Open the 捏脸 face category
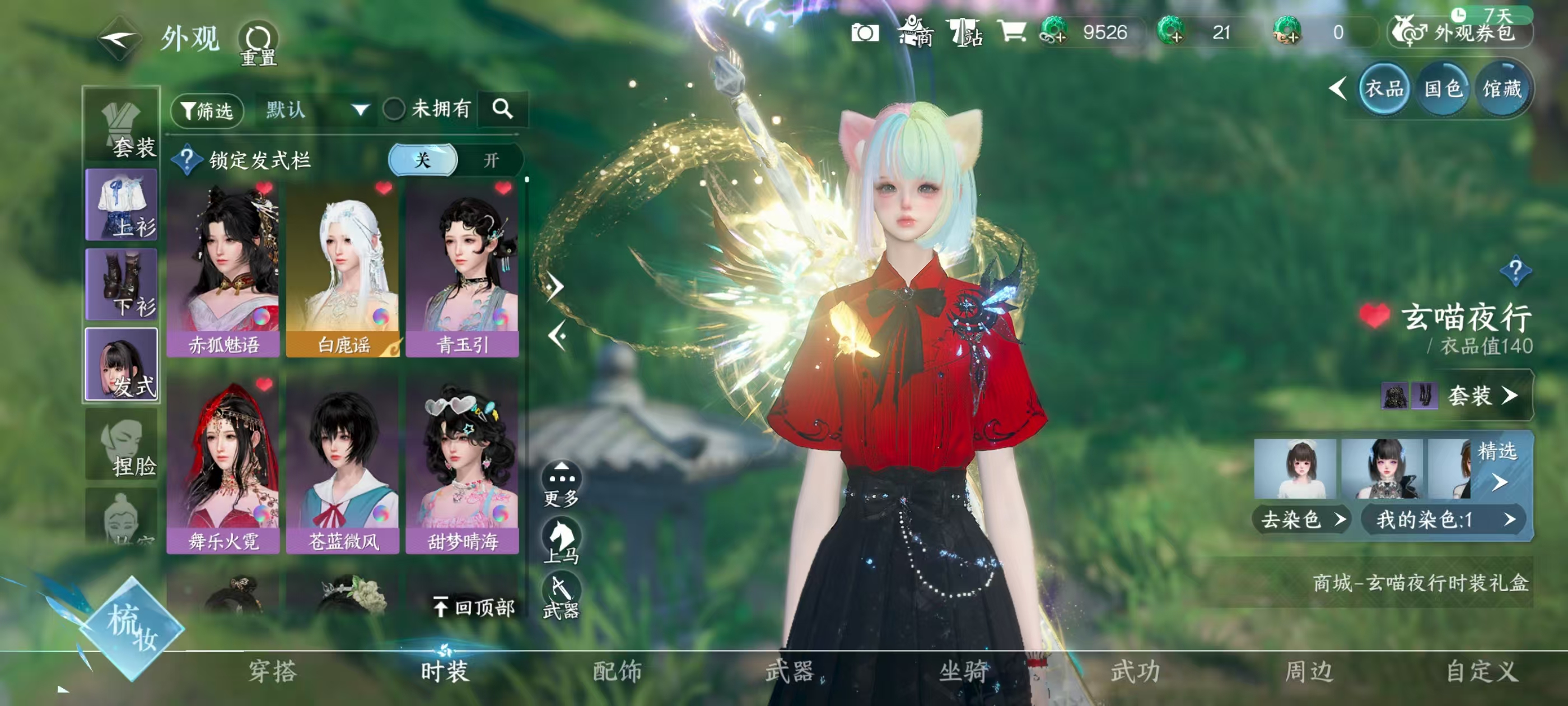 click(x=122, y=446)
